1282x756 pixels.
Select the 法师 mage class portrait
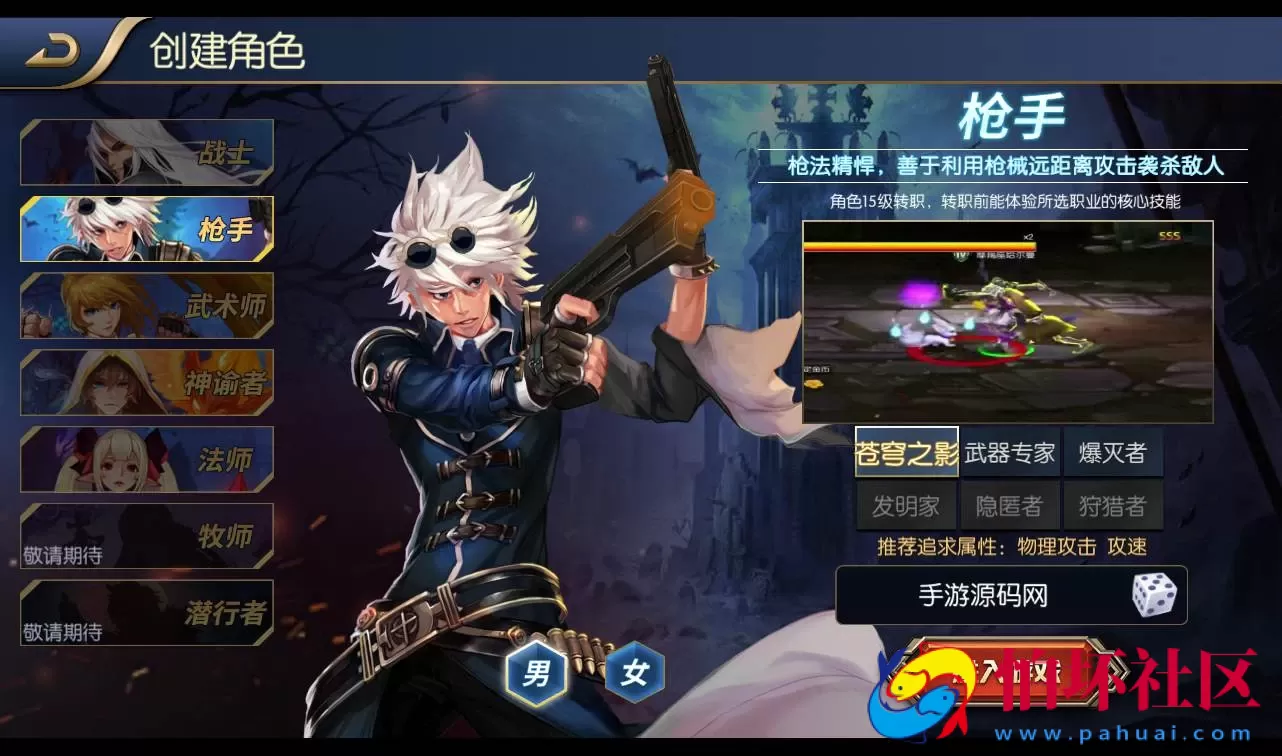pyautogui.click(x=146, y=459)
